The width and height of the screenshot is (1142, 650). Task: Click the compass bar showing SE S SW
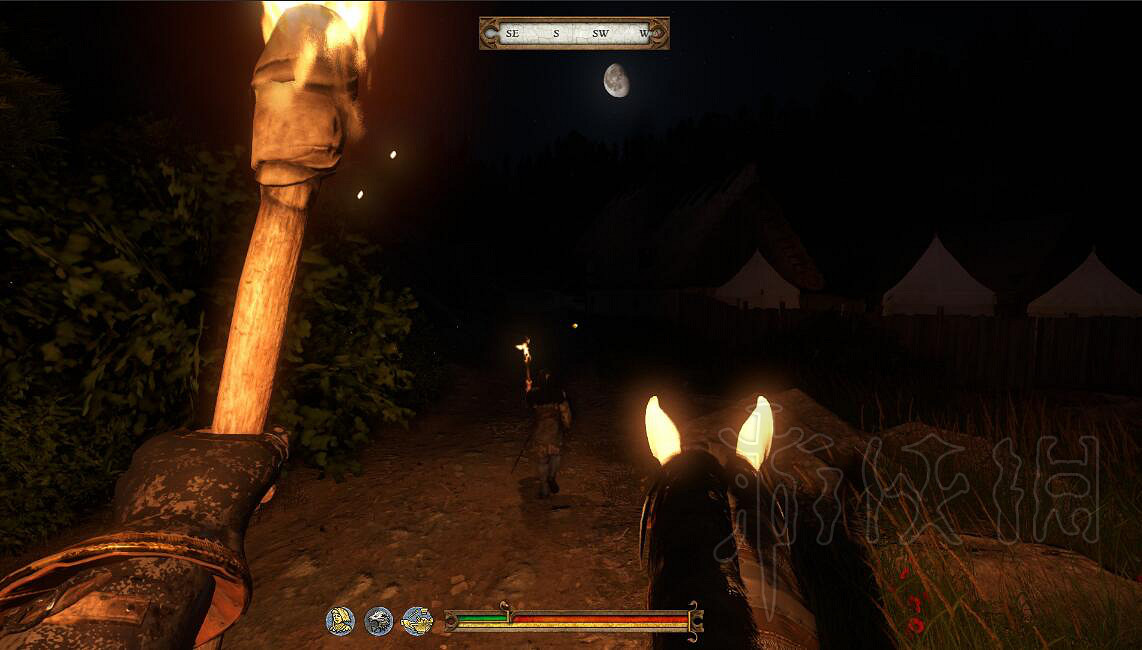pyautogui.click(x=574, y=33)
